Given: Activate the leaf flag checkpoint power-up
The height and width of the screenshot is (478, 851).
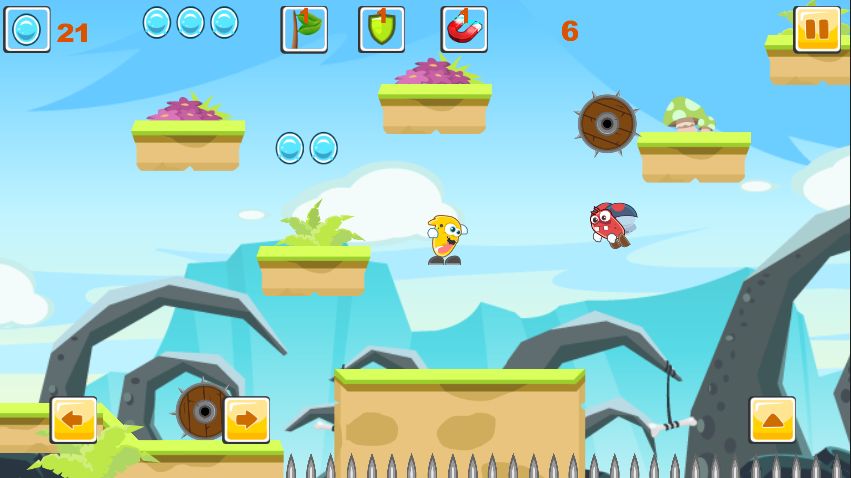Looking at the screenshot, I should pos(304,29).
